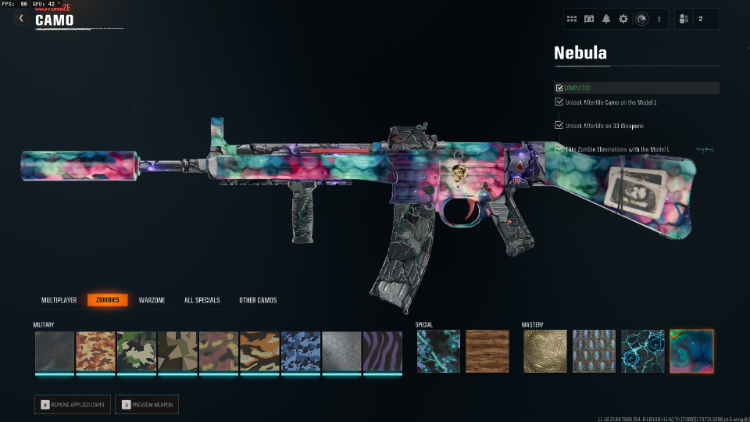Show the All Specials tab
The width and height of the screenshot is (750, 422).
pyautogui.click(x=203, y=300)
